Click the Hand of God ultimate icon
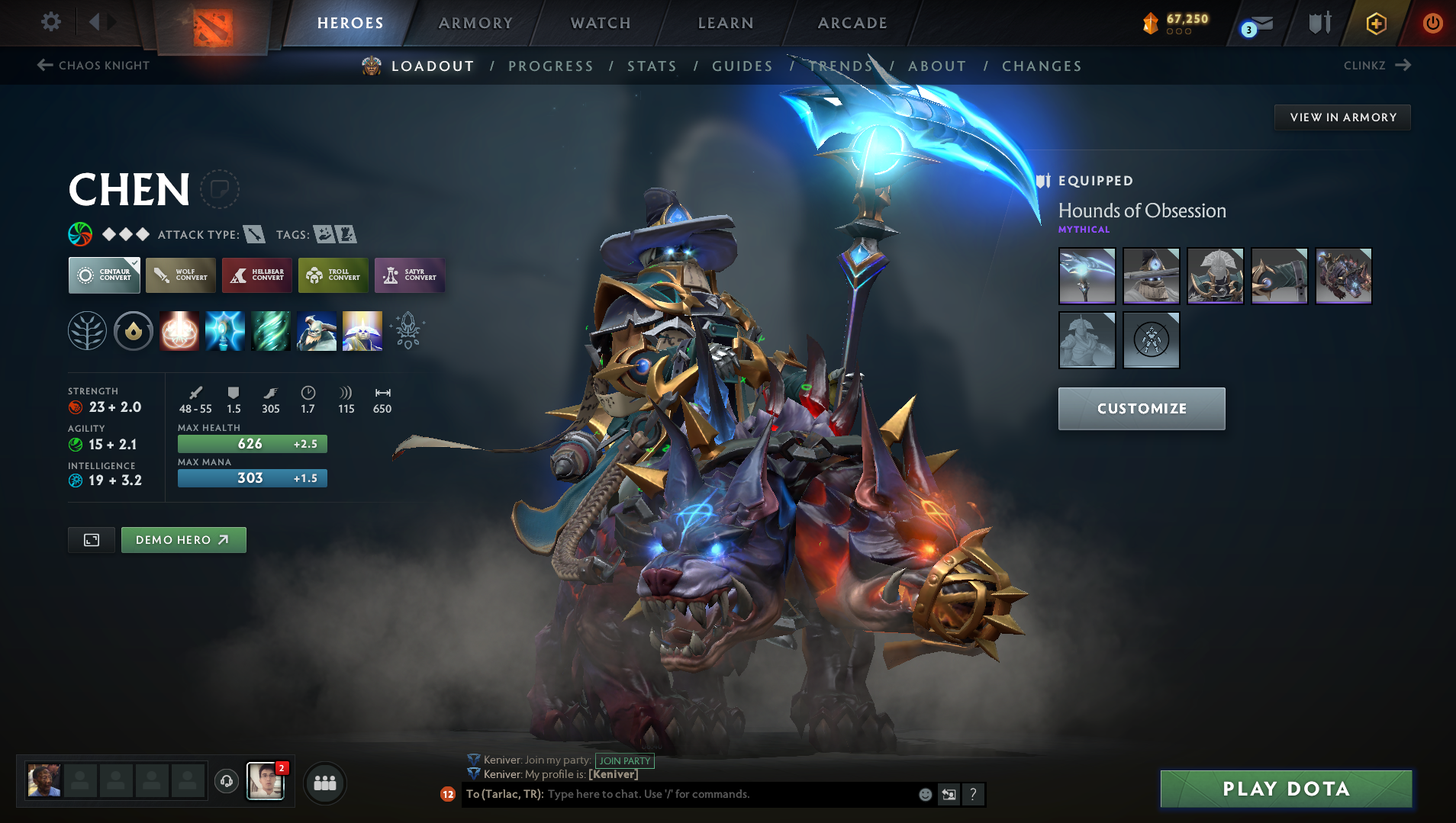This screenshot has height=823, width=1456. [362, 331]
